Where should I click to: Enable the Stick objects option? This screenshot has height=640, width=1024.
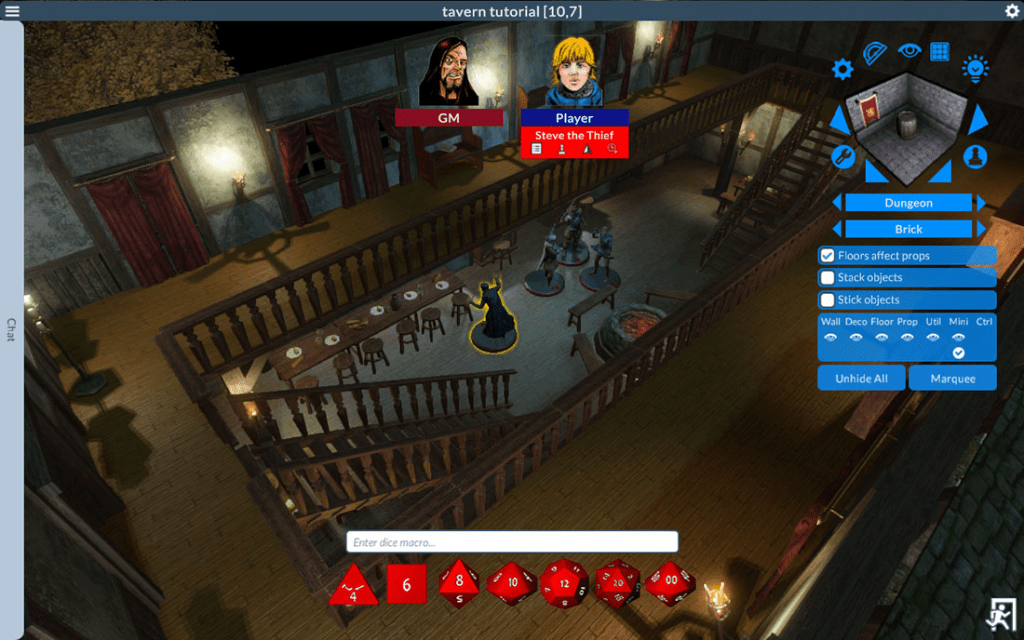[x=828, y=300]
